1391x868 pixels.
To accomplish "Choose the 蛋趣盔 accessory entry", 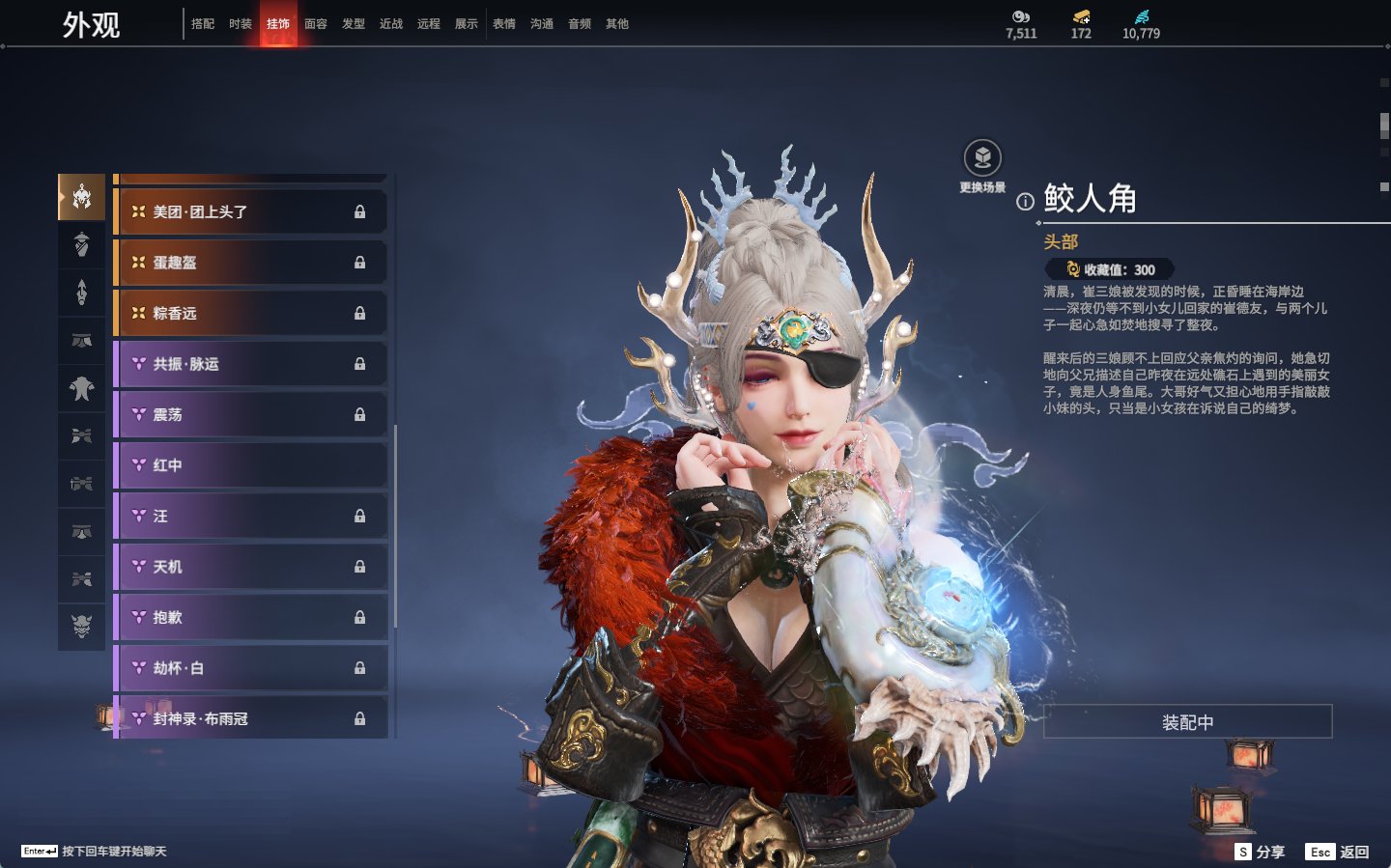I will (250, 263).
